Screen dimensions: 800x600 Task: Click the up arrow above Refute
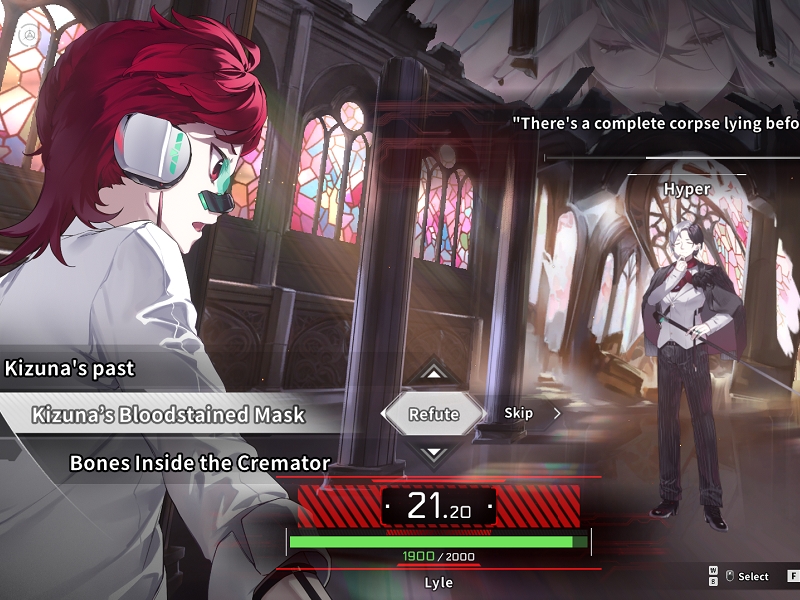(x=433, y=374)
